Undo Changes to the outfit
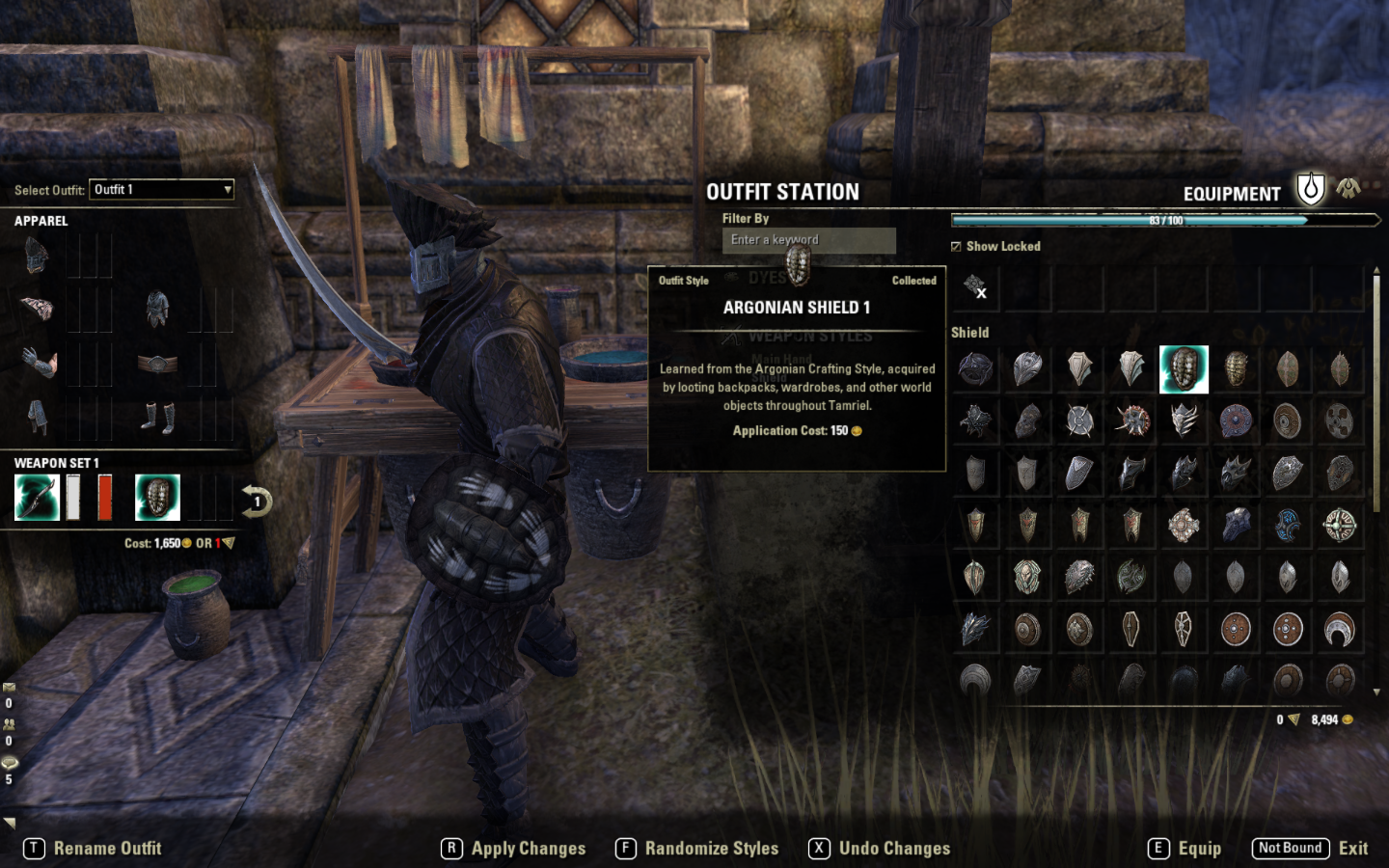Viewport: 1389px width, 868px height. [x=881, y=849]
